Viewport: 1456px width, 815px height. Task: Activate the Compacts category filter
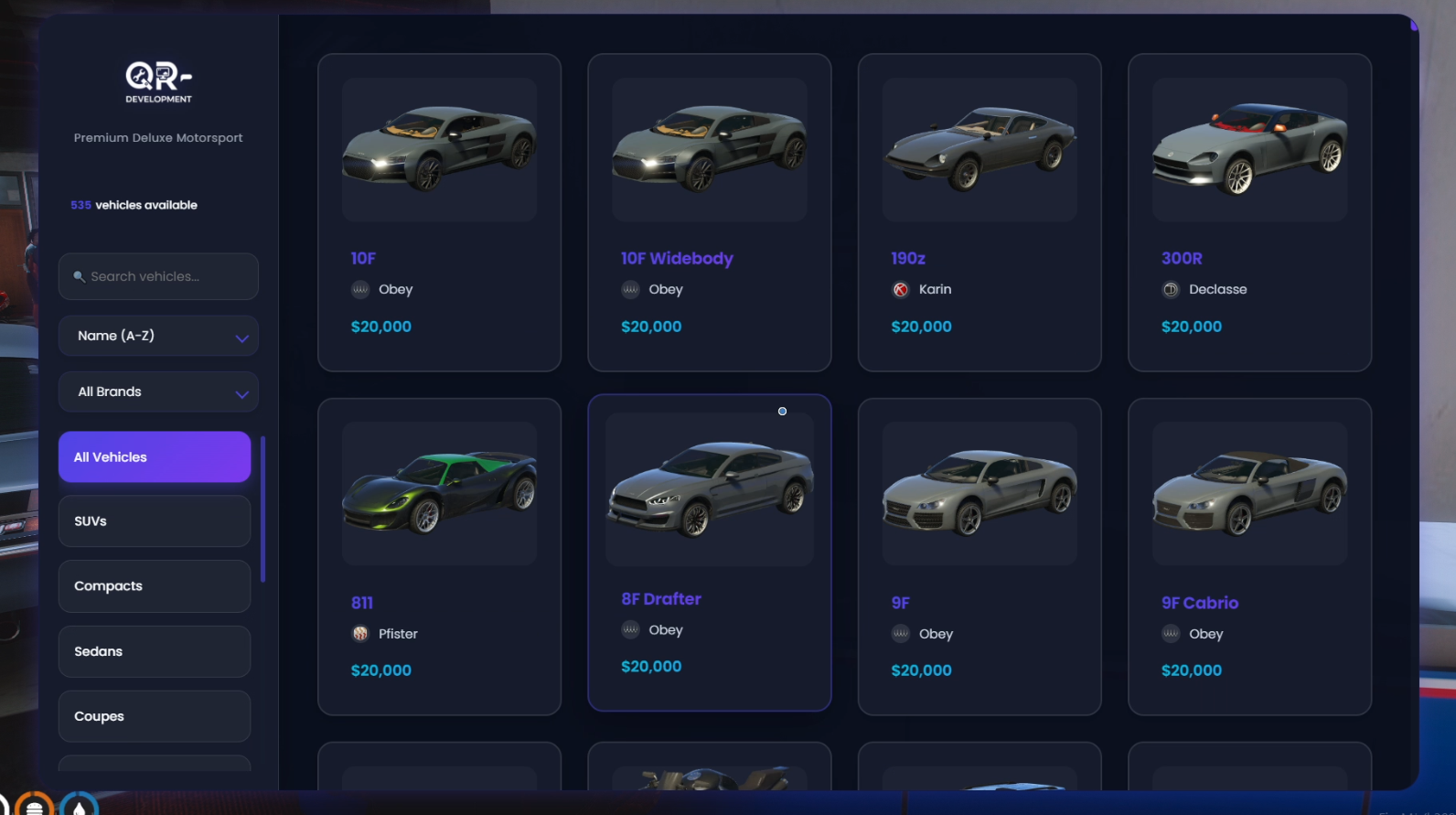pyautogui.click(x=154, y=586)
